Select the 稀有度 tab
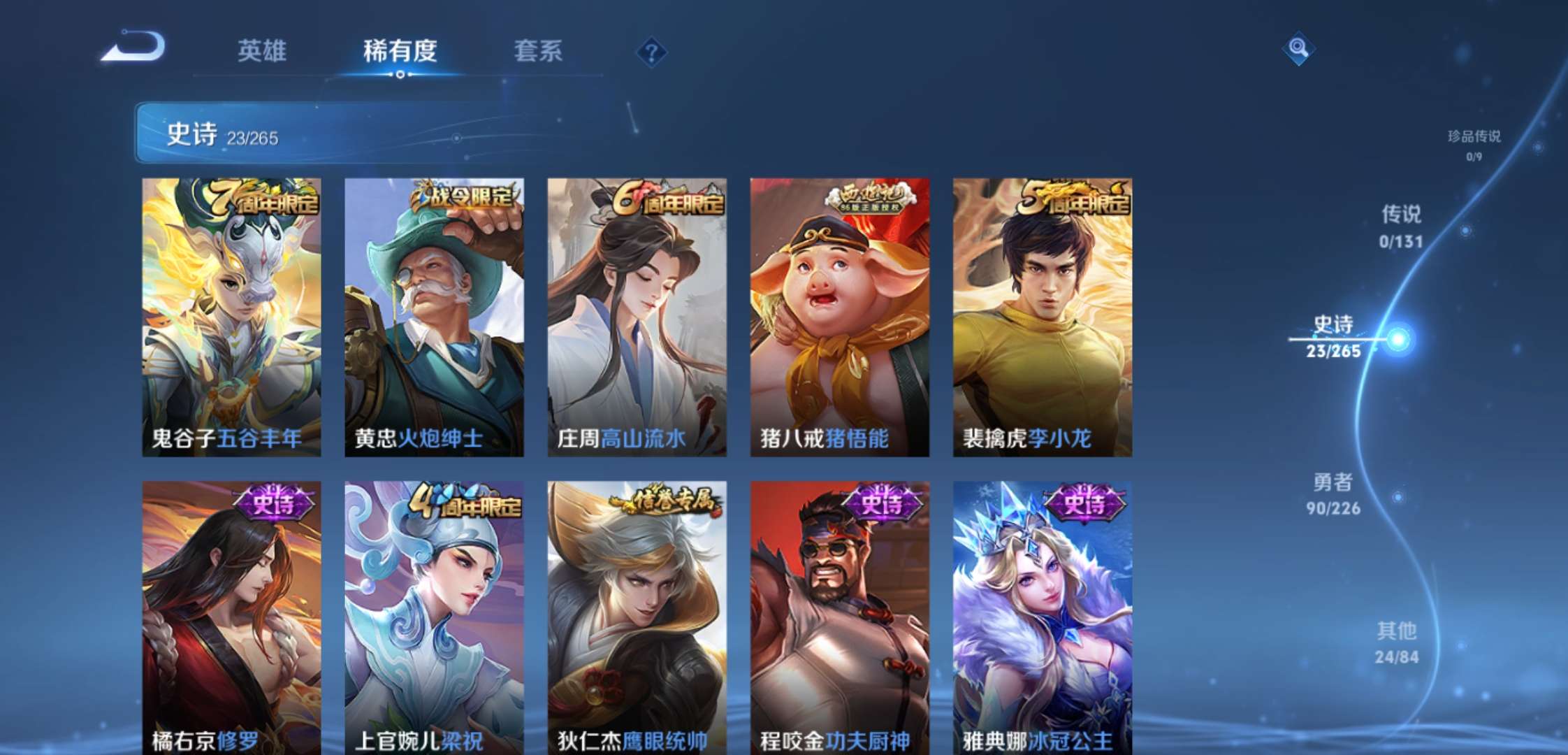Screen dimensions: 1568x755 (398, 50)
